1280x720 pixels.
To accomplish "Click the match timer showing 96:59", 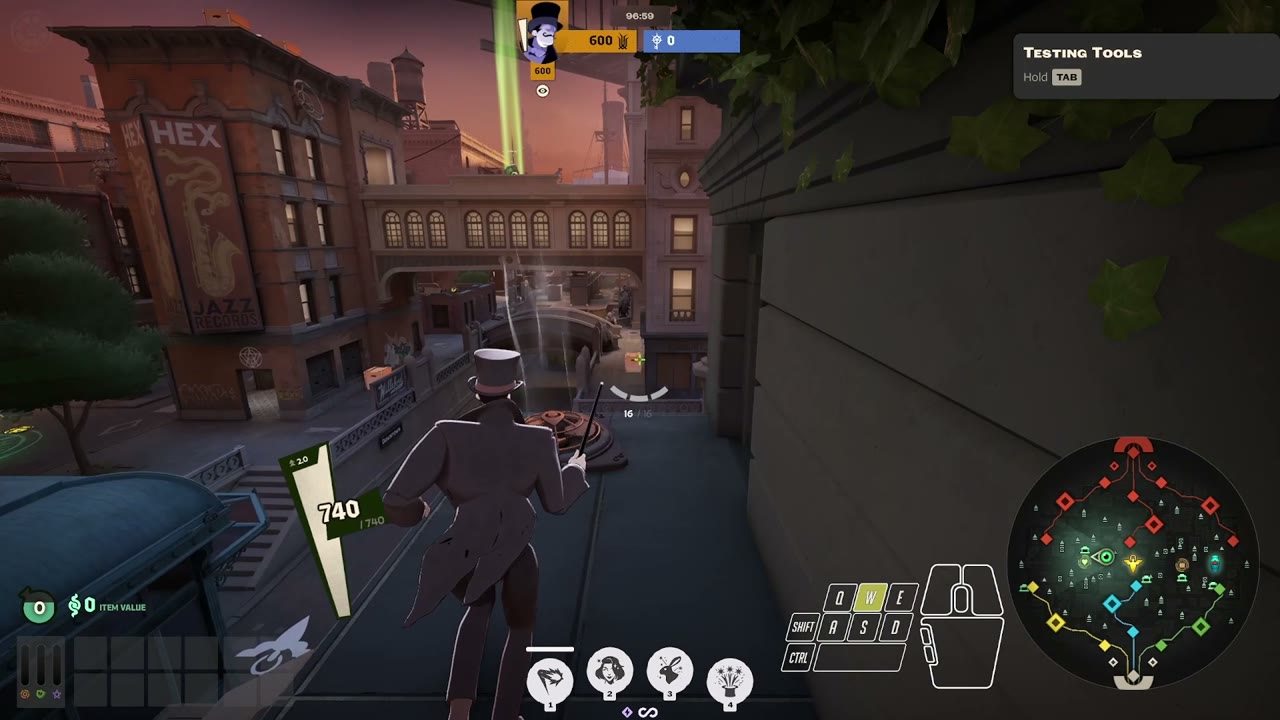I will click(x=640, y=15).
